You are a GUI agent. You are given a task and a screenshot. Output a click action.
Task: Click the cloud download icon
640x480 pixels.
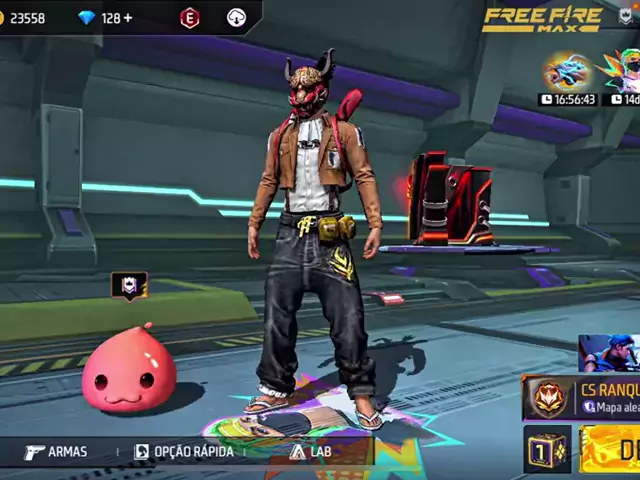pyautogui.click(x=237, y=18)
